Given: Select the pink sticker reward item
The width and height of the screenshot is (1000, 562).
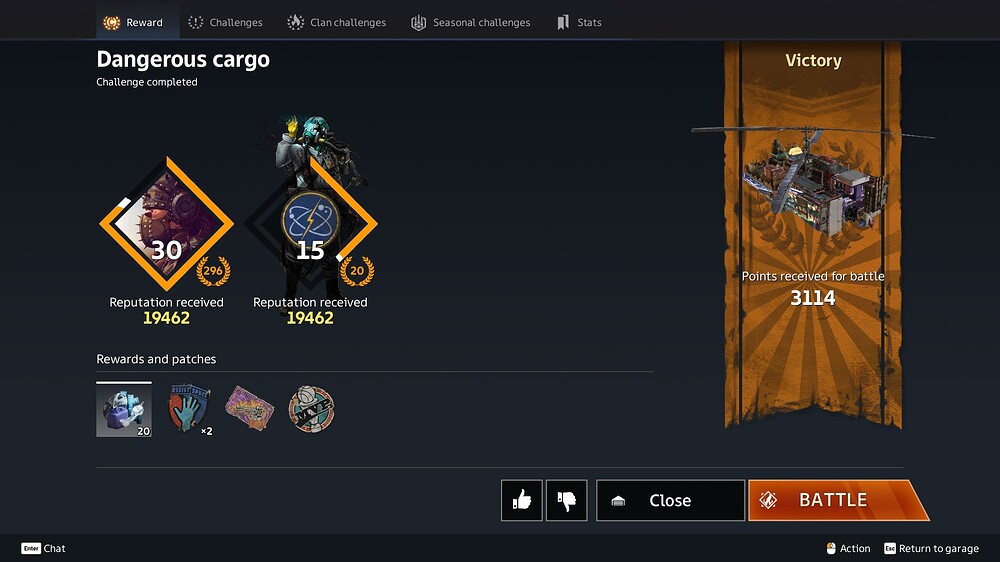Looking at the screenshot, I should pos(249,410).
